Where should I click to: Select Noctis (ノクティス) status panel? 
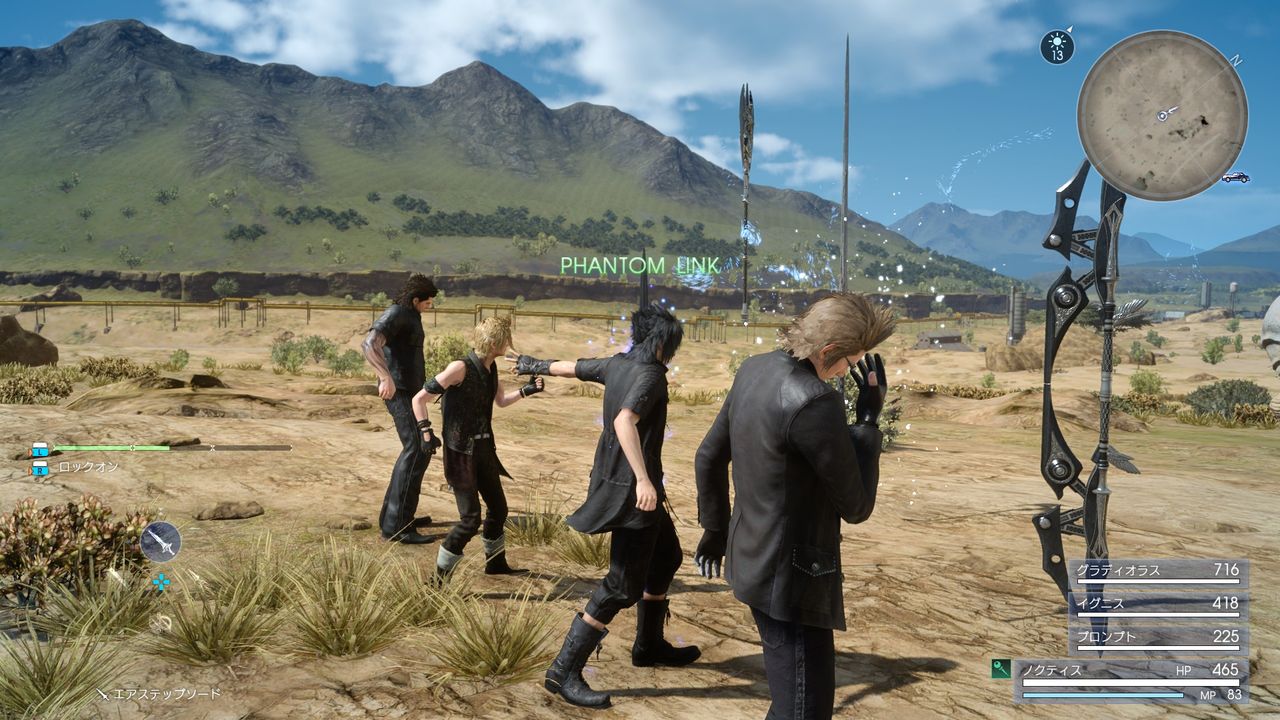pyautogui.click(x=1130, y=679)
